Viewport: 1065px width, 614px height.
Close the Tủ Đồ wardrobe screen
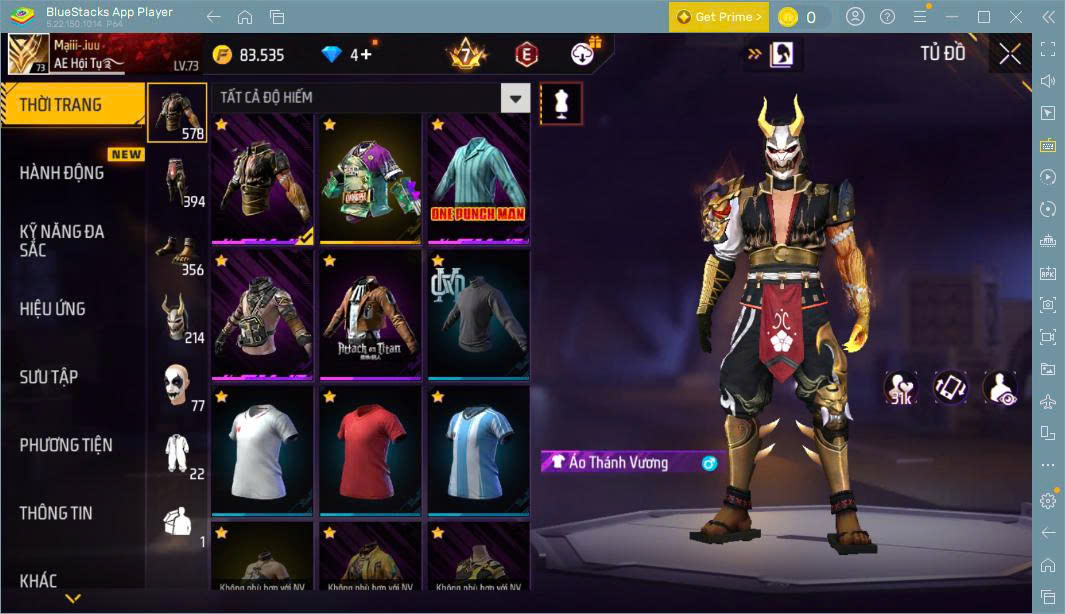pyautogui.click(x=1010, y=54)
